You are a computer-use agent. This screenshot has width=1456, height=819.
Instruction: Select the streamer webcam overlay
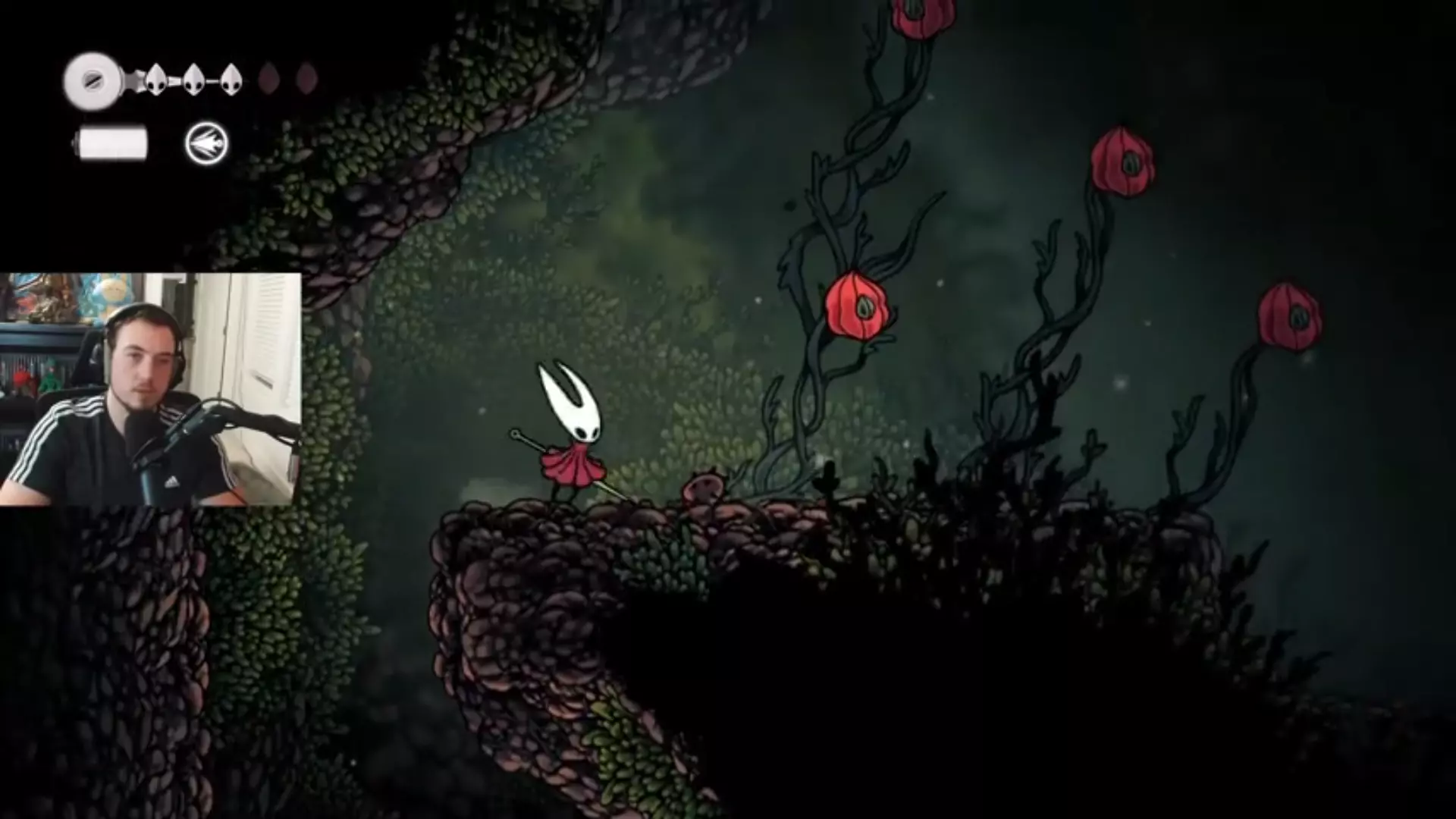pyautogui.click(x=150, y=389)
